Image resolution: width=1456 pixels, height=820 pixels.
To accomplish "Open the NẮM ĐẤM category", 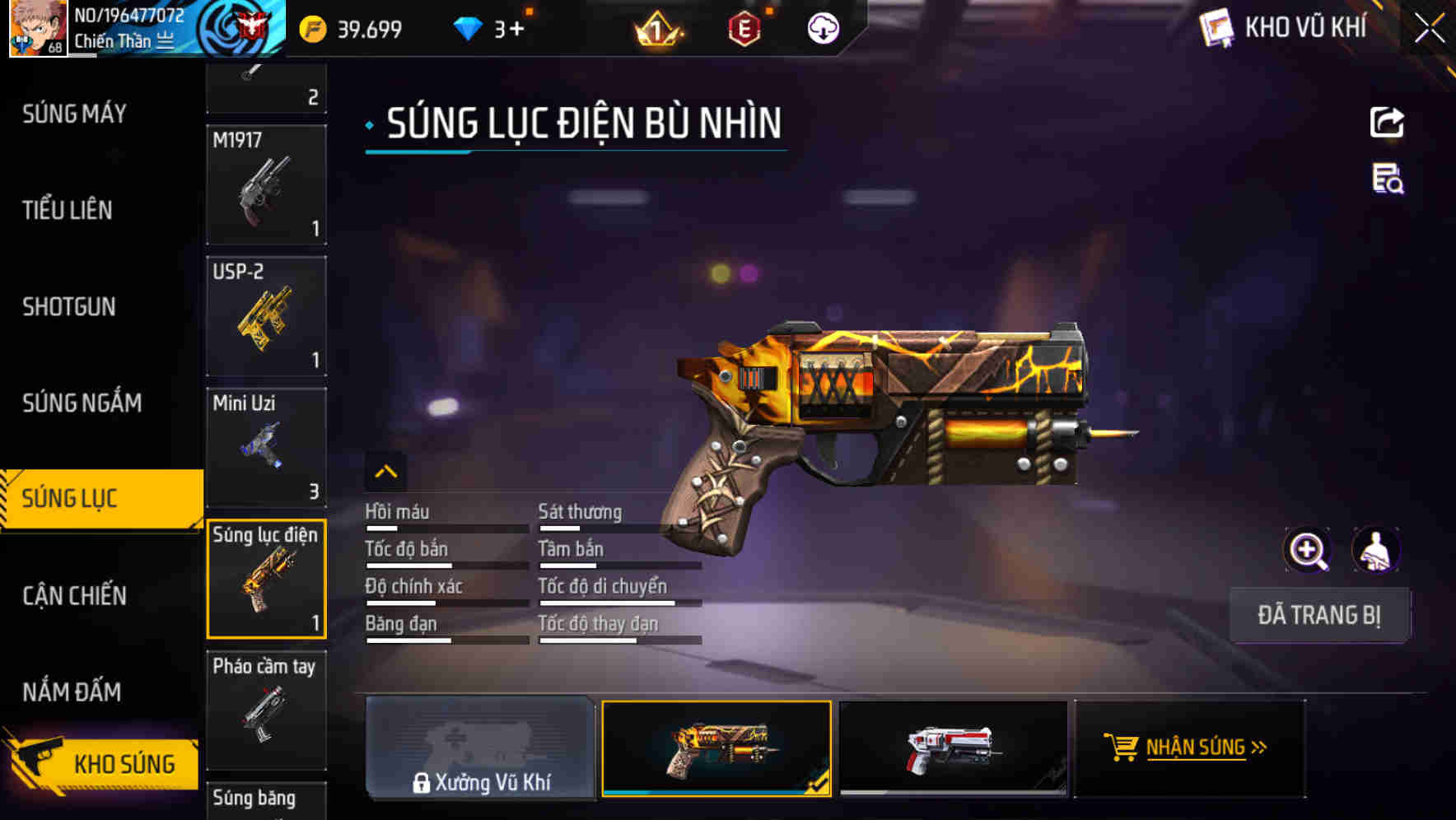I will click(71, 692).
